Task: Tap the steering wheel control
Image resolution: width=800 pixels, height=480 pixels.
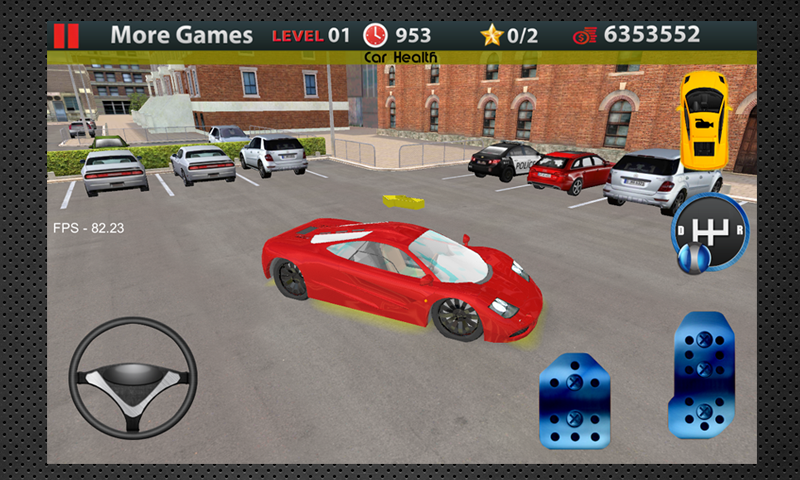Action: [x=133, y=378]
